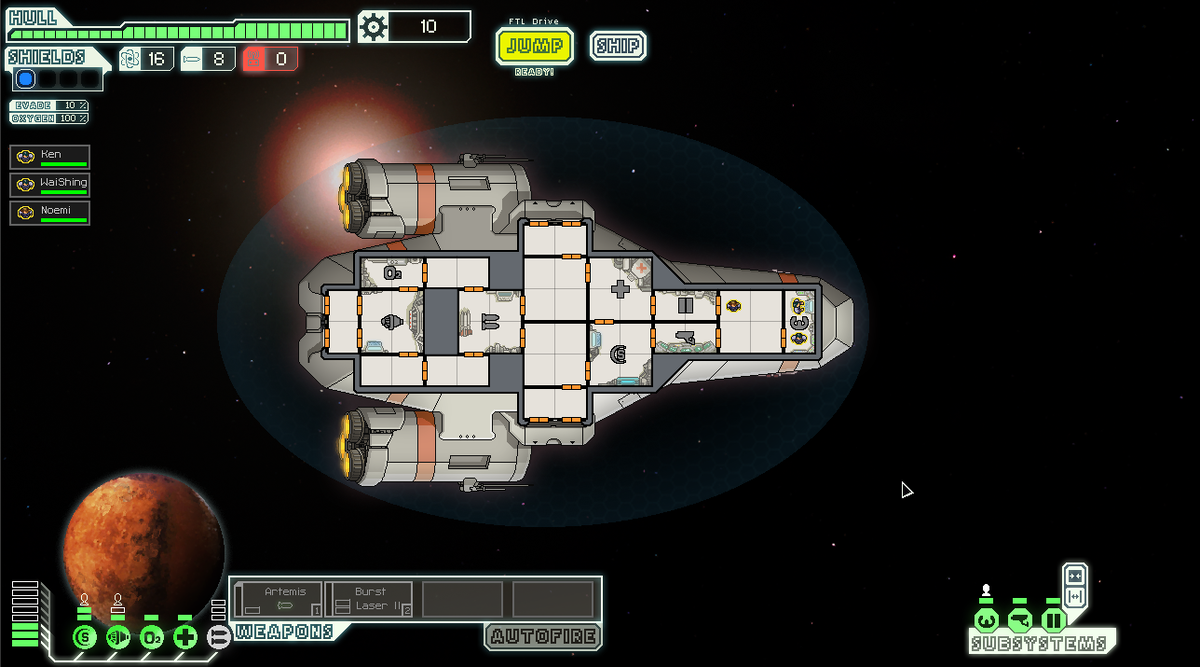Choose crew member Noemi from the list
This screenshot has height=667, width=1200.
click(51, 212)
